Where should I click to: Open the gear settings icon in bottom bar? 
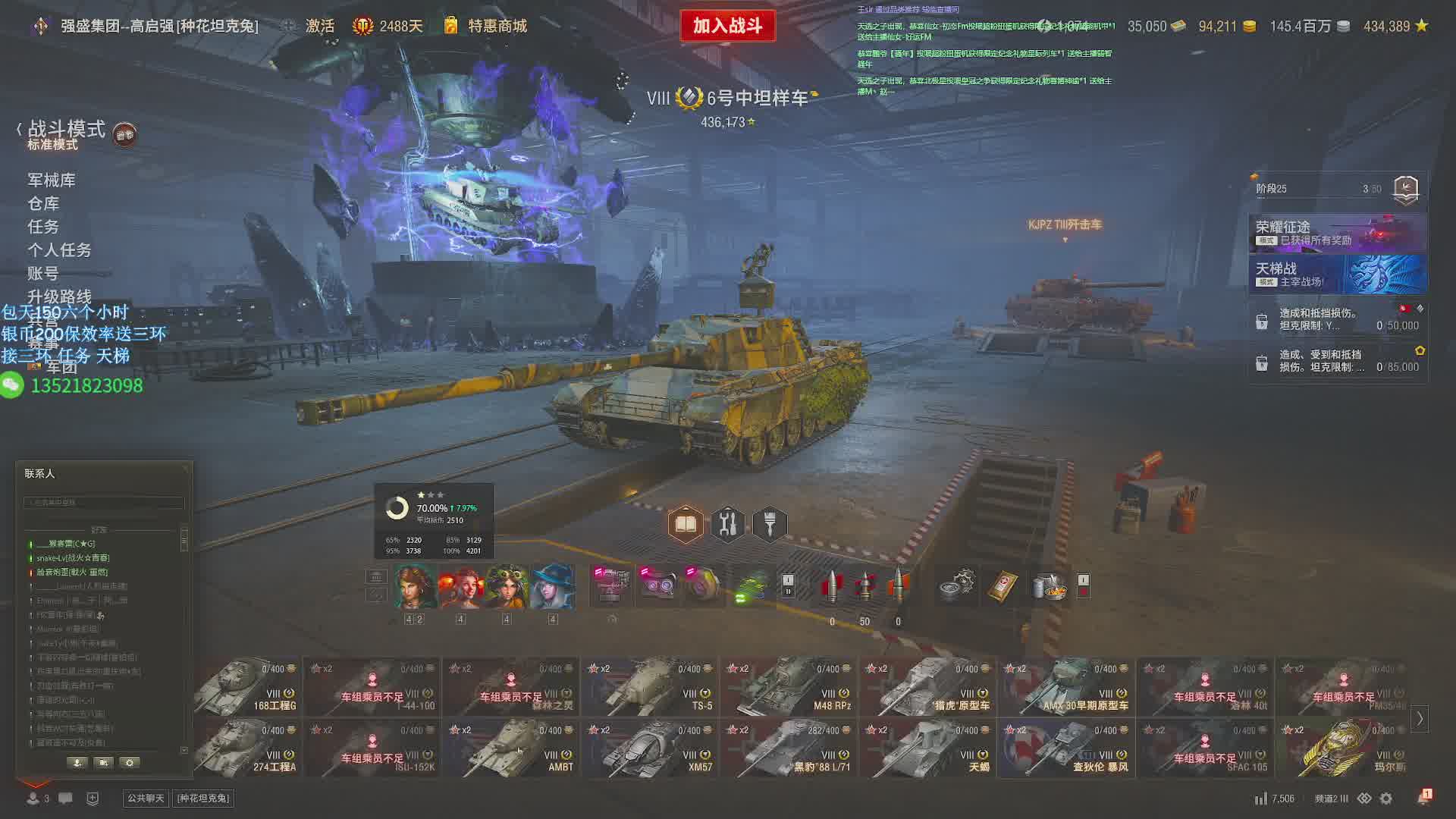pyautogui.click(x=1386, y=799)
